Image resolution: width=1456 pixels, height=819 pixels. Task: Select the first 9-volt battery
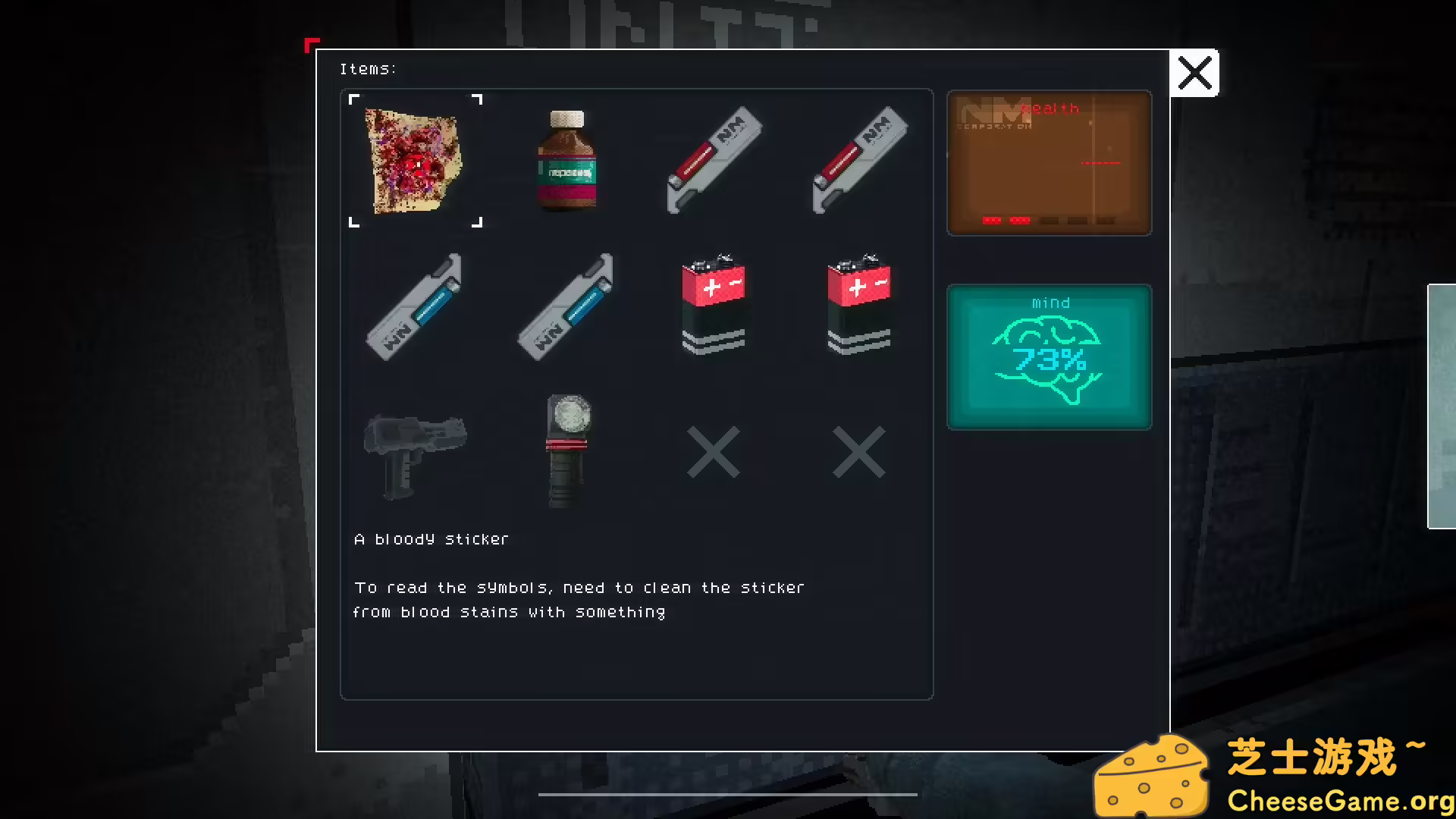coord(714,303)
